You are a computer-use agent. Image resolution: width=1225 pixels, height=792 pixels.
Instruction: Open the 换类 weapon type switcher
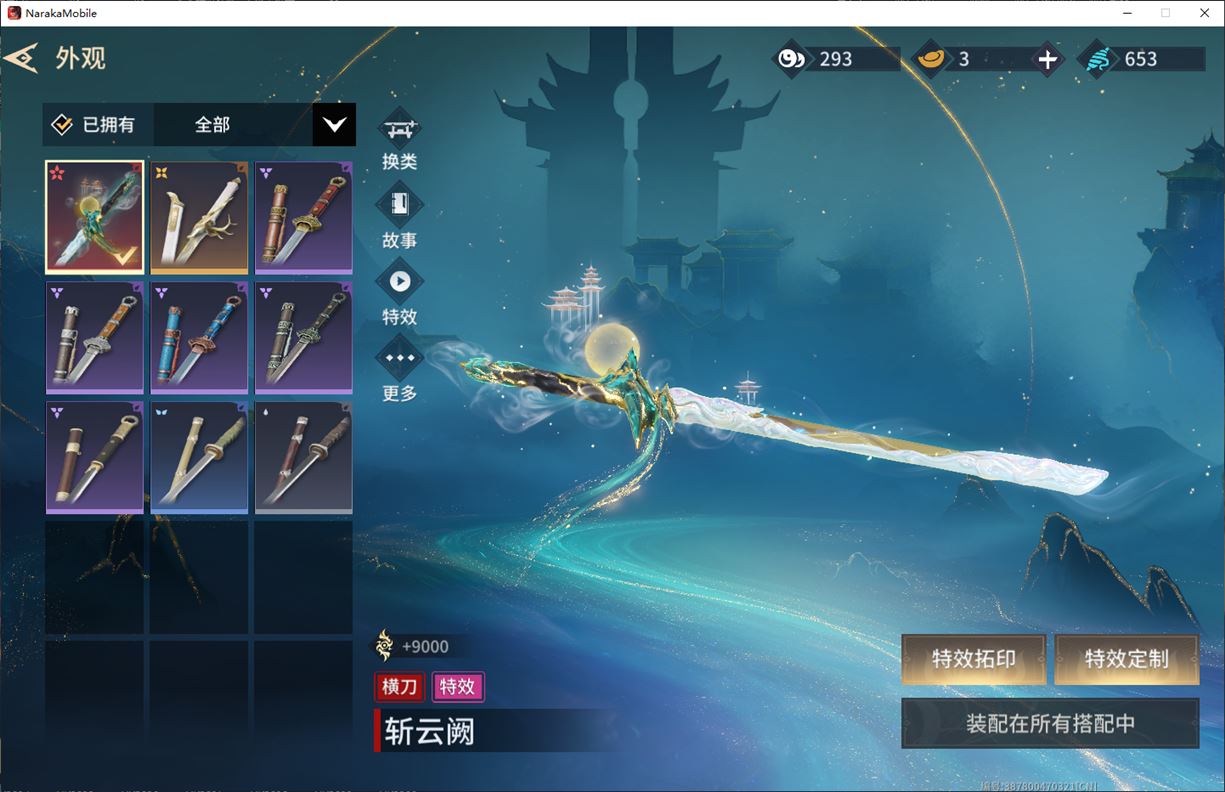[400, 130]
